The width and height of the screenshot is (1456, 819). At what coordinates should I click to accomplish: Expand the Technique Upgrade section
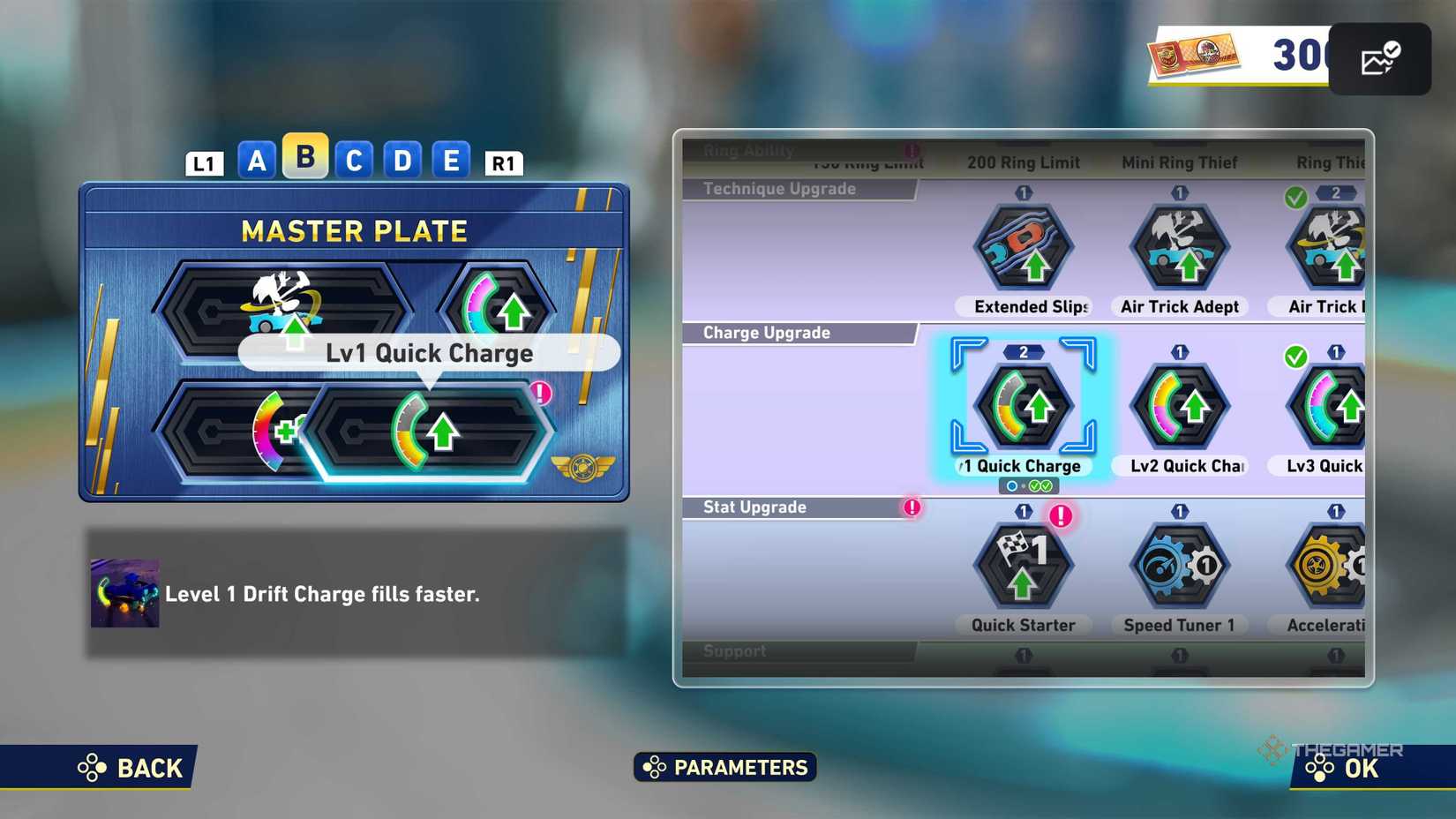pos(779,188)
